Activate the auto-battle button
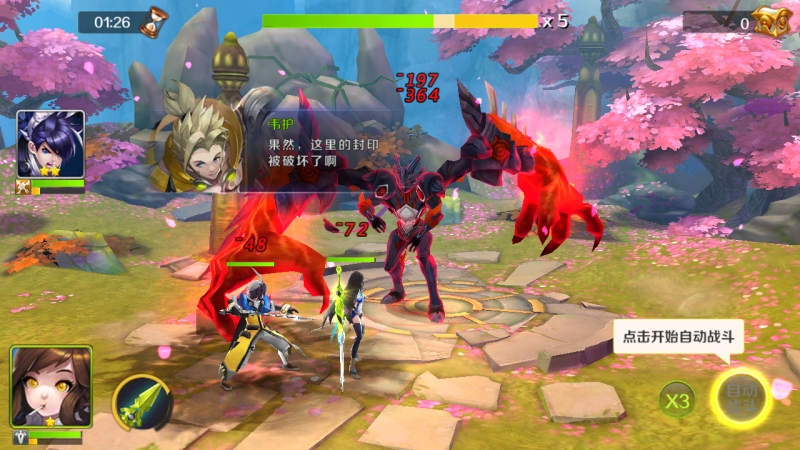Image resolution: width=800 pixels, height=450 pixels. point(740,399)
